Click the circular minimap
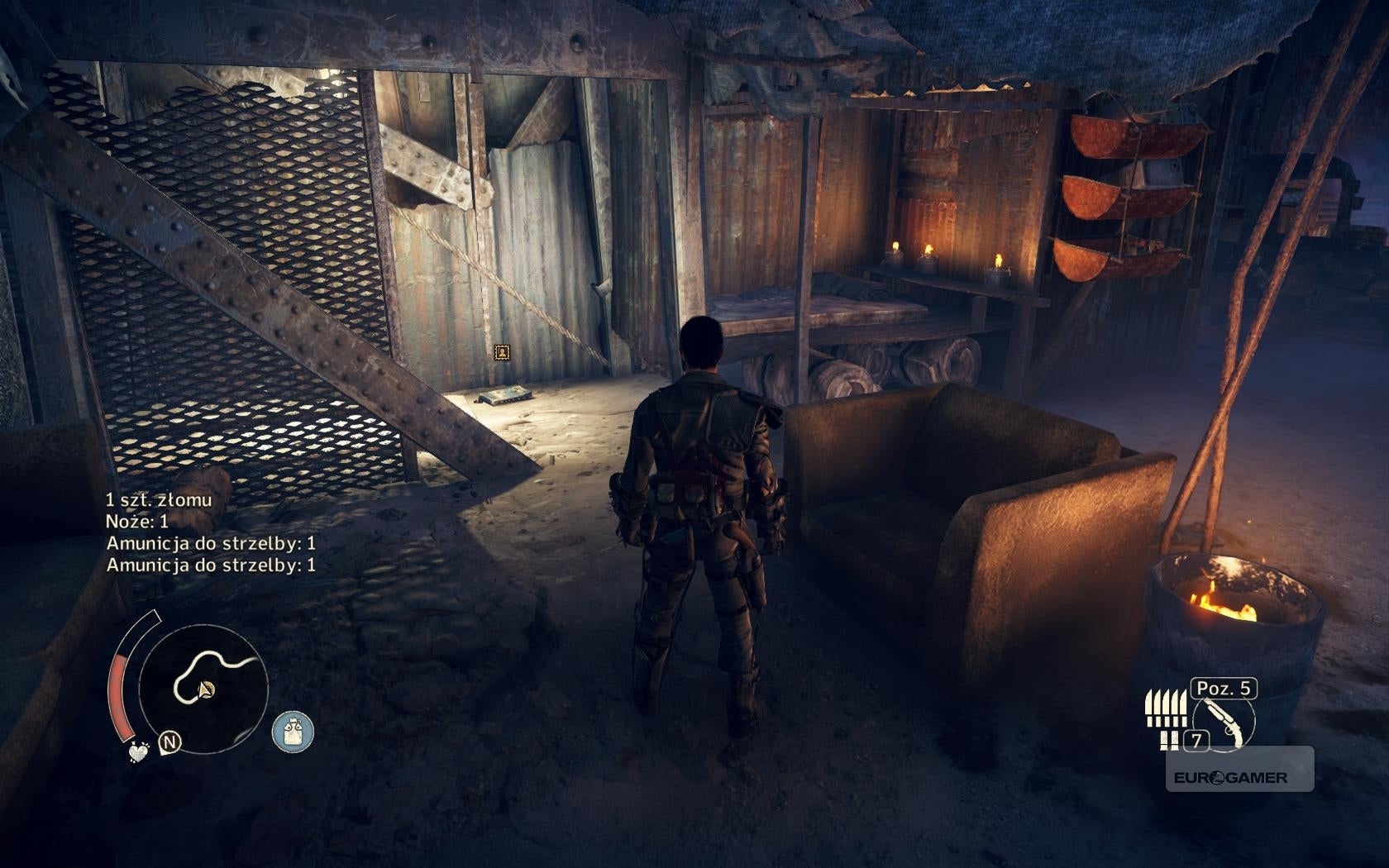Viewport: 1389px width, 868px height. (203, 685)
